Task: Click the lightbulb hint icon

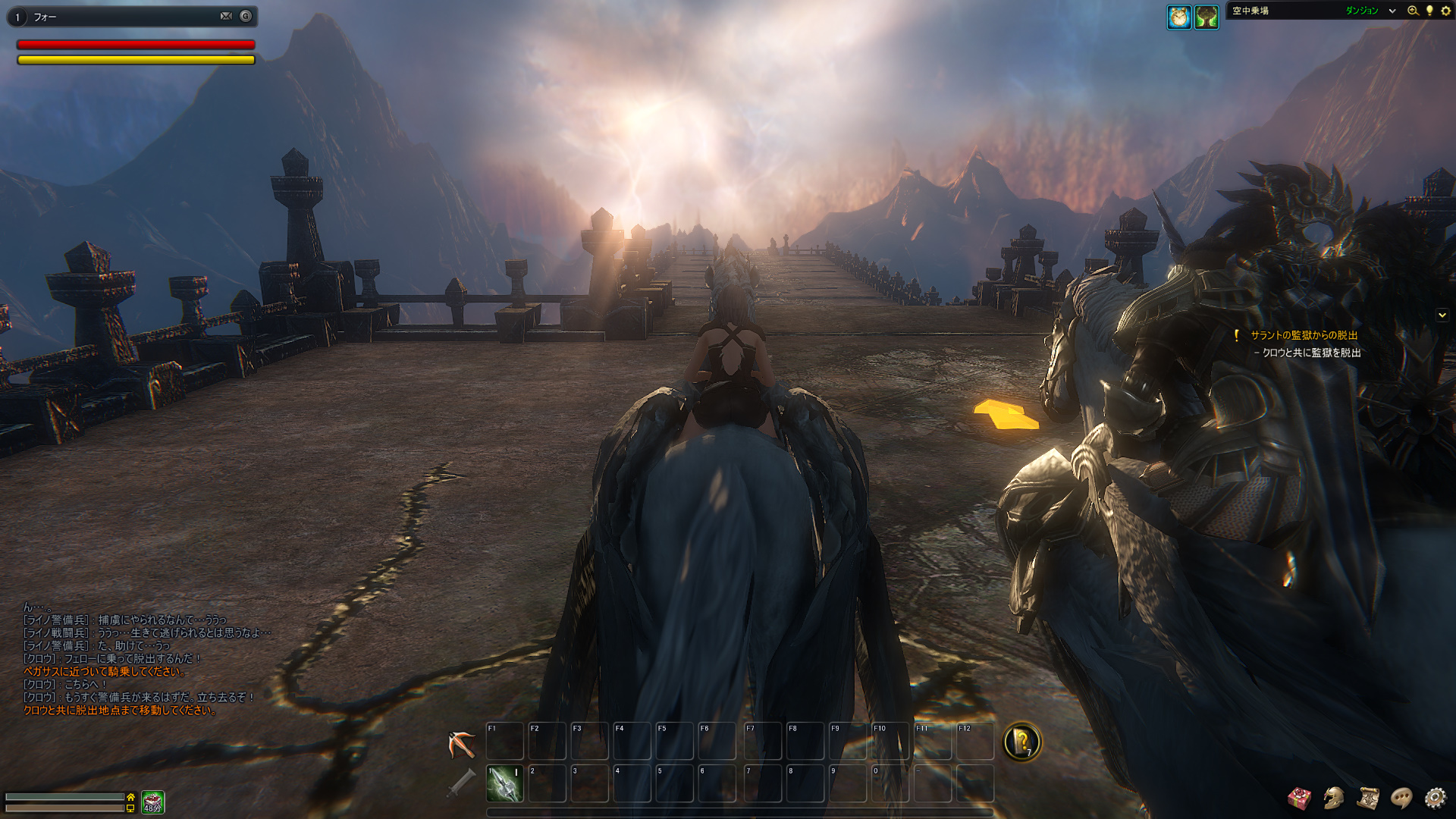Action: coord(1429,11)
